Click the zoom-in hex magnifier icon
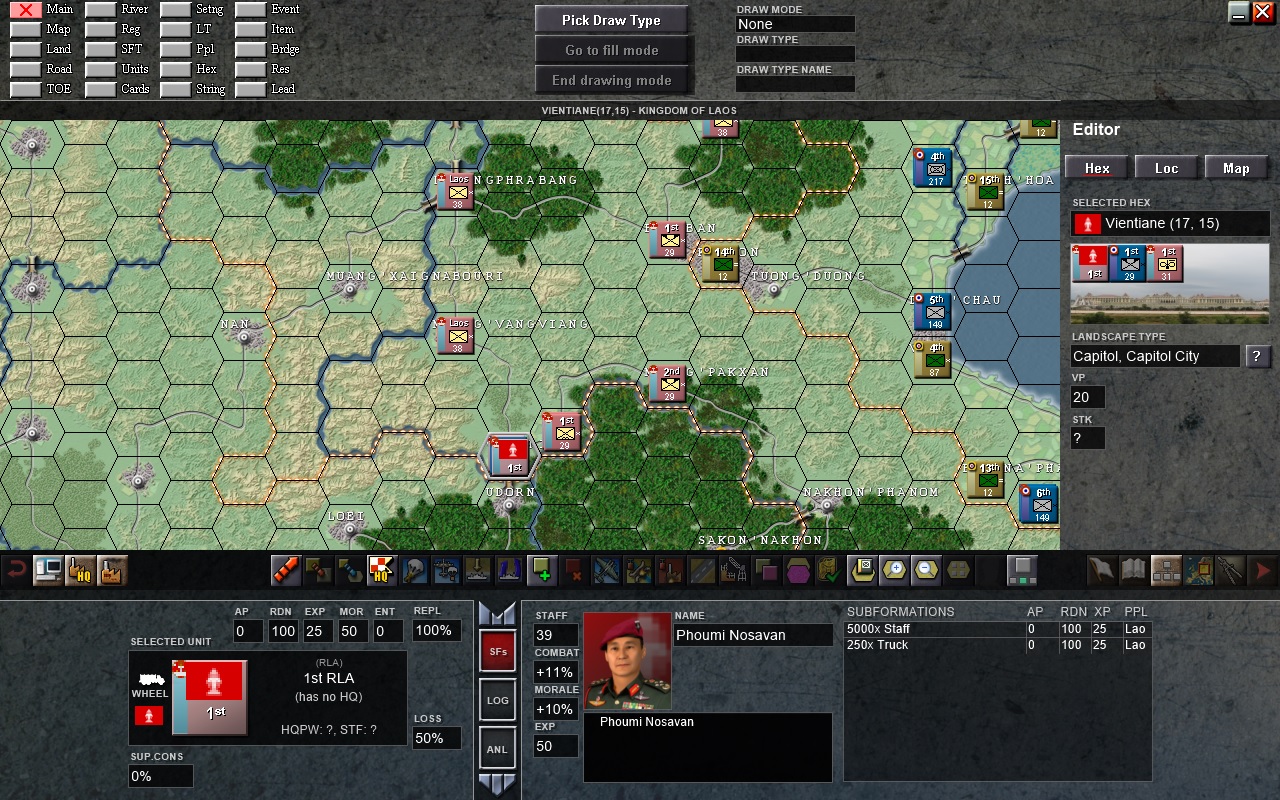 tap(893, 570)
